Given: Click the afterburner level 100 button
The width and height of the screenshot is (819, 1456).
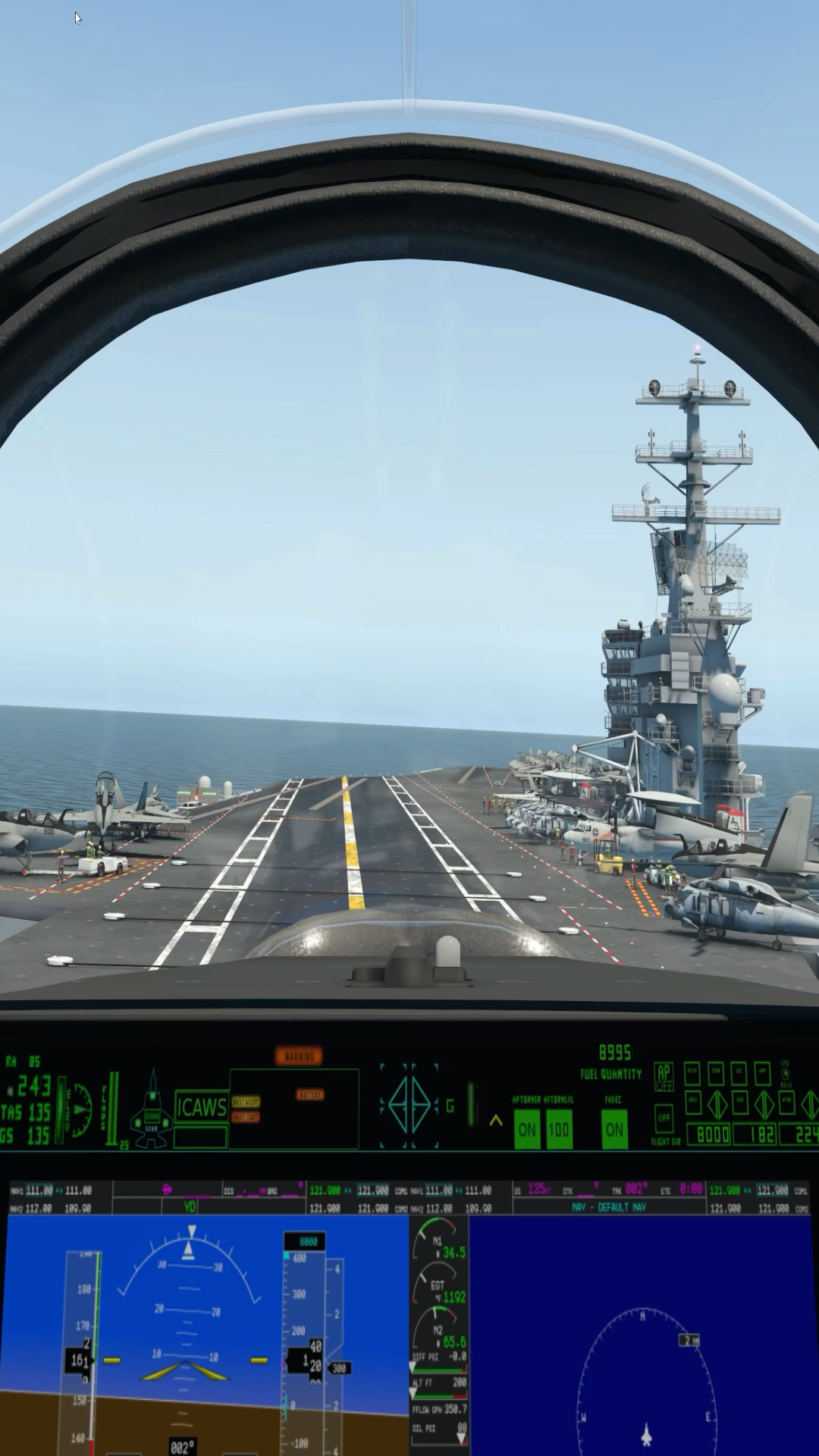Looking at the screenshot, I should pyautogui.click(x=559, y=1129).
